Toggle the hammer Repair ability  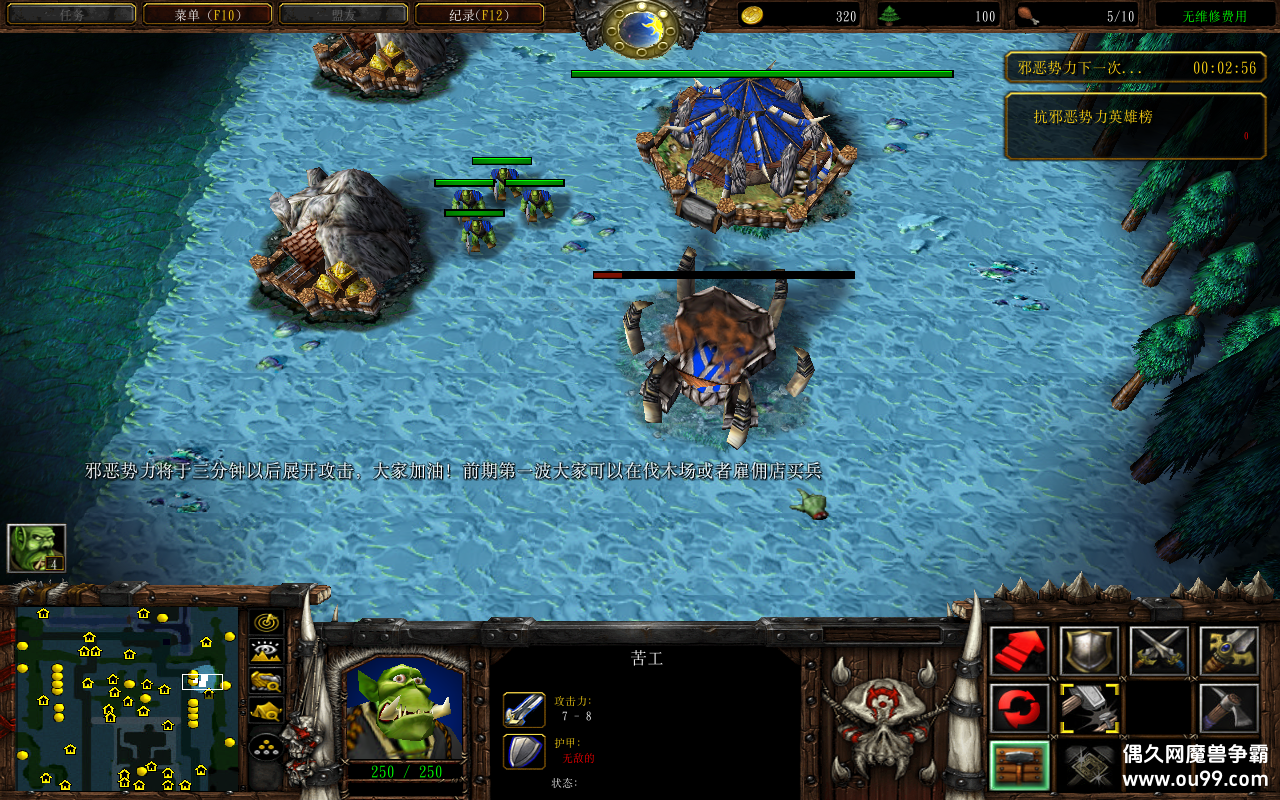(x=1089, y=708)
